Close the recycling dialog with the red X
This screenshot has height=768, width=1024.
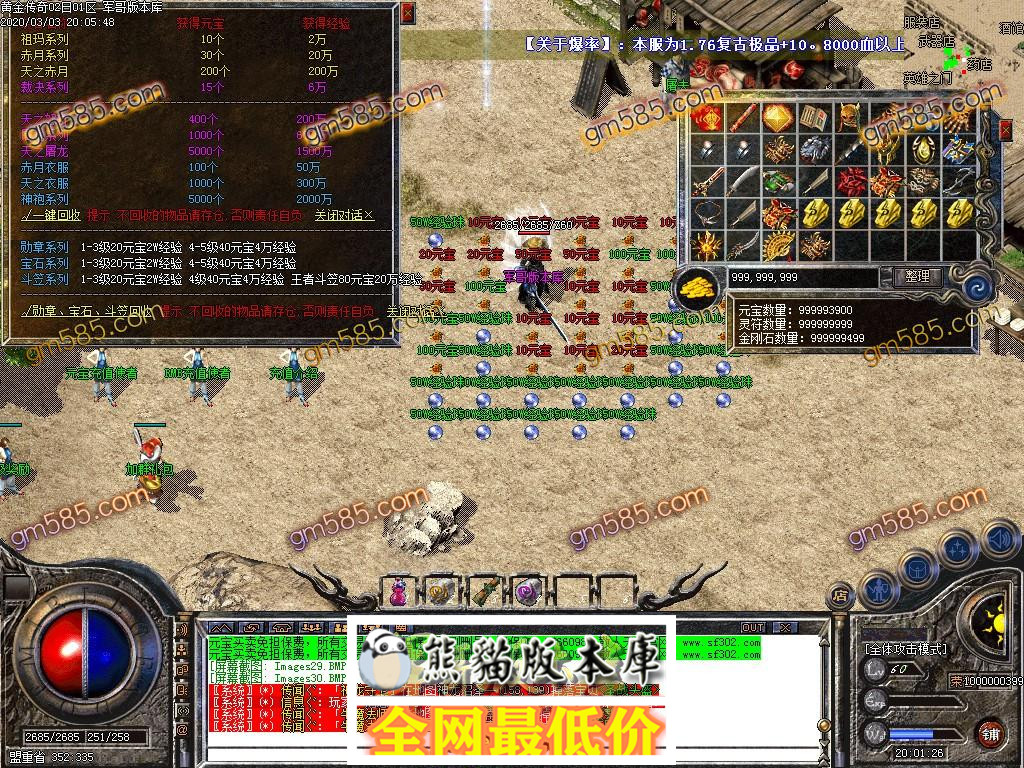coord(407,13)
